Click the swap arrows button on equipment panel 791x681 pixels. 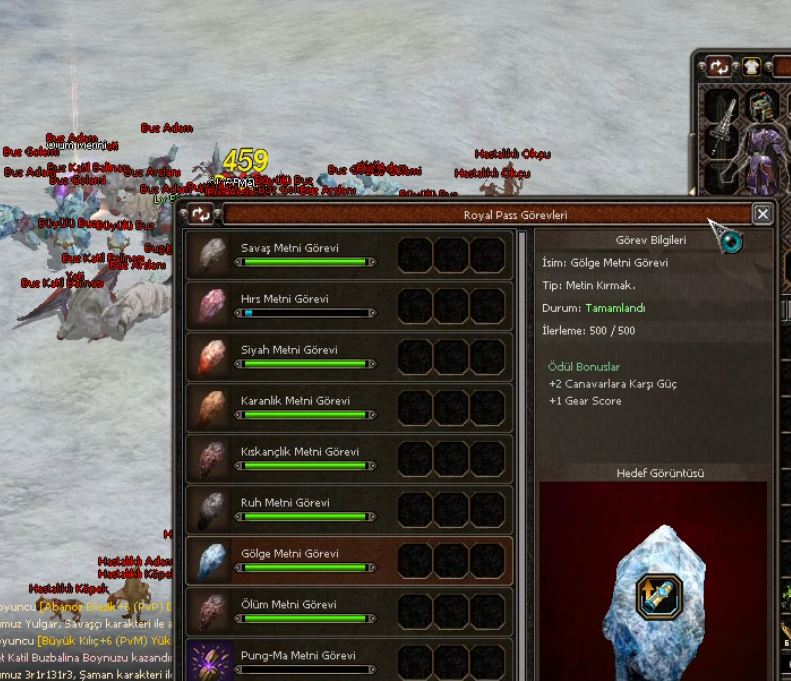pyautogui.click(x=720, y=67)
